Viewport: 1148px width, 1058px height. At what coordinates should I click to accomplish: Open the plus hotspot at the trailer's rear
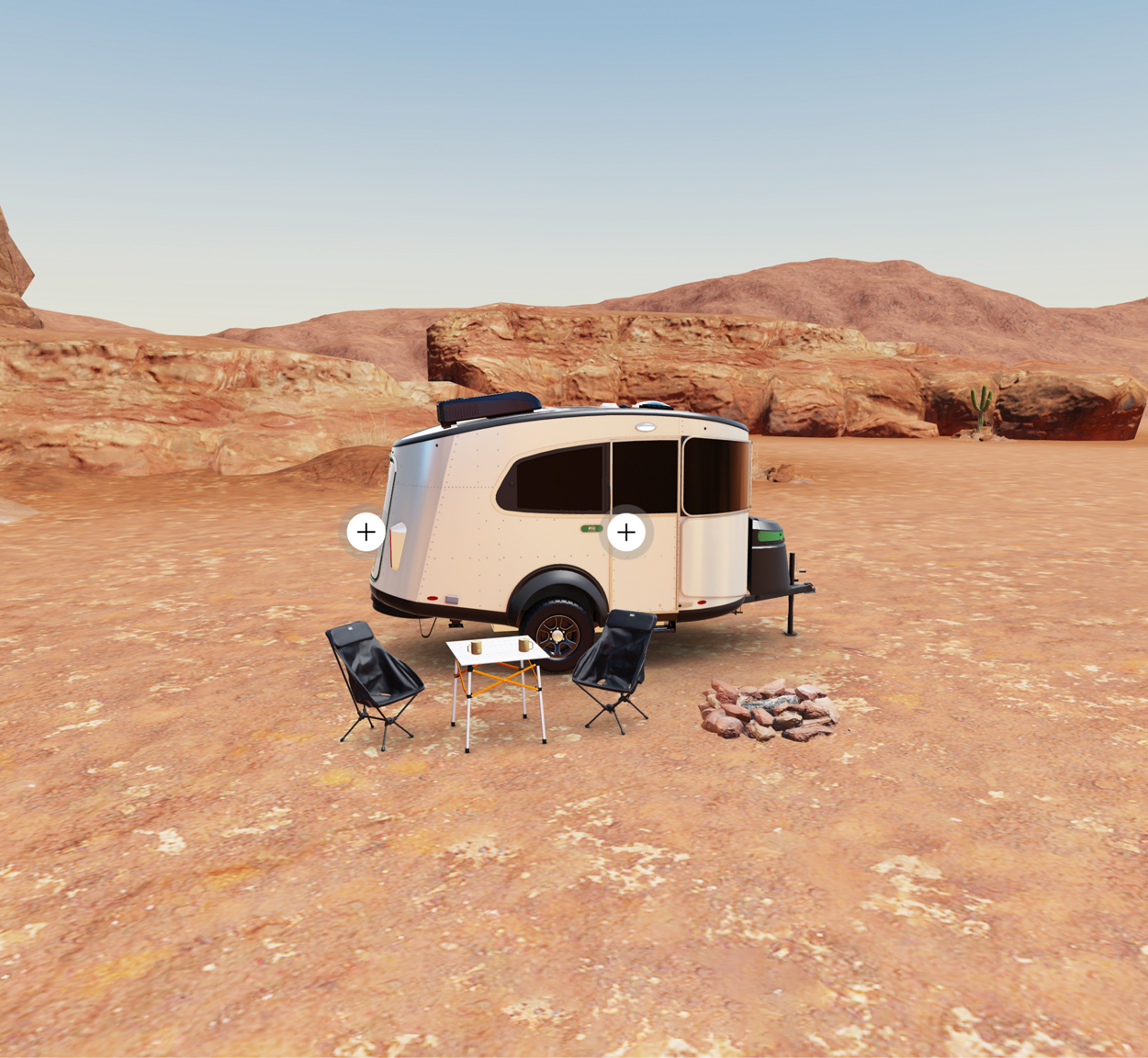pyautogui.click(x=366, y=532)
